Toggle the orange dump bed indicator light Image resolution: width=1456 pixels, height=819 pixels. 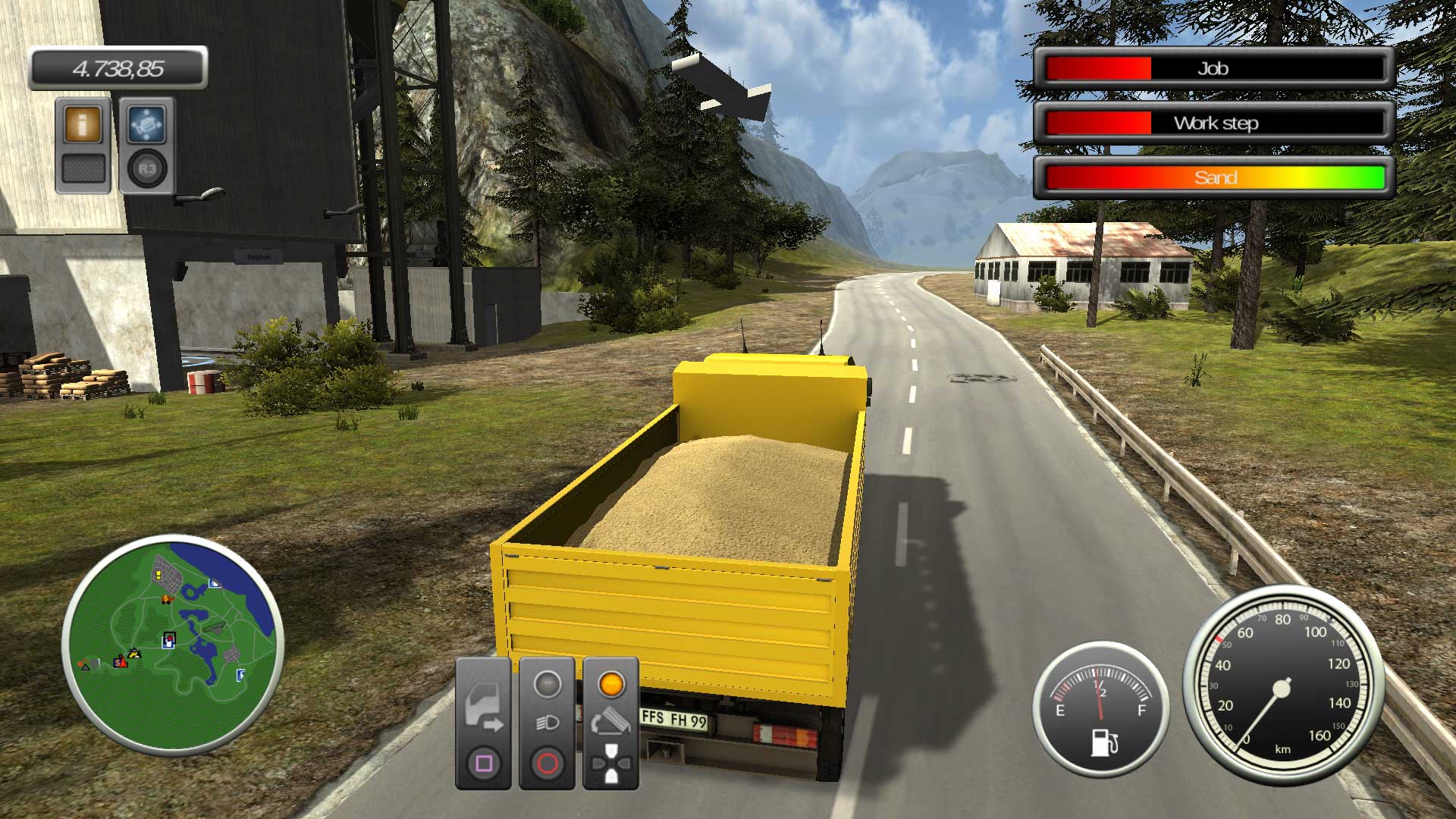click(x=611, y=683)
